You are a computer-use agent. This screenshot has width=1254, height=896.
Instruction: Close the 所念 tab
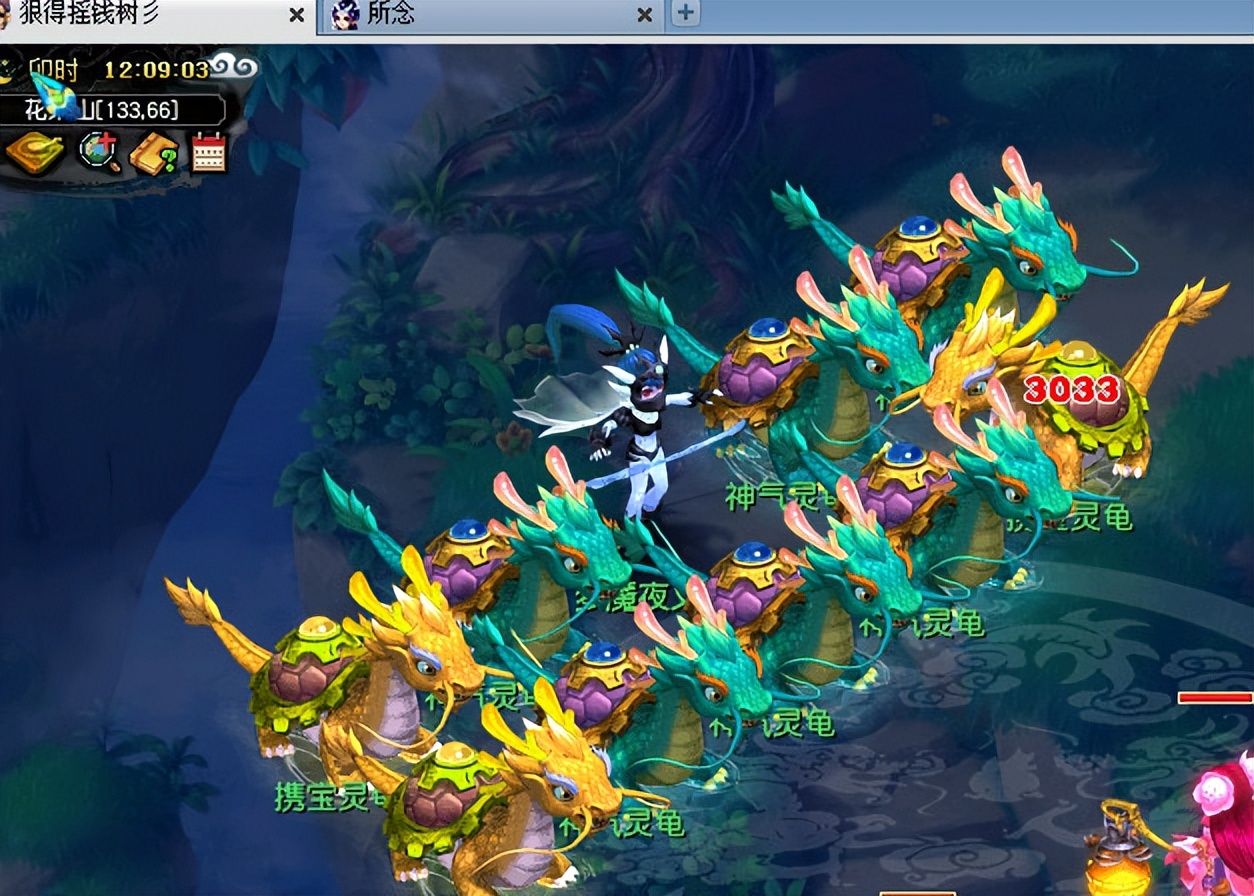point(645,14)
